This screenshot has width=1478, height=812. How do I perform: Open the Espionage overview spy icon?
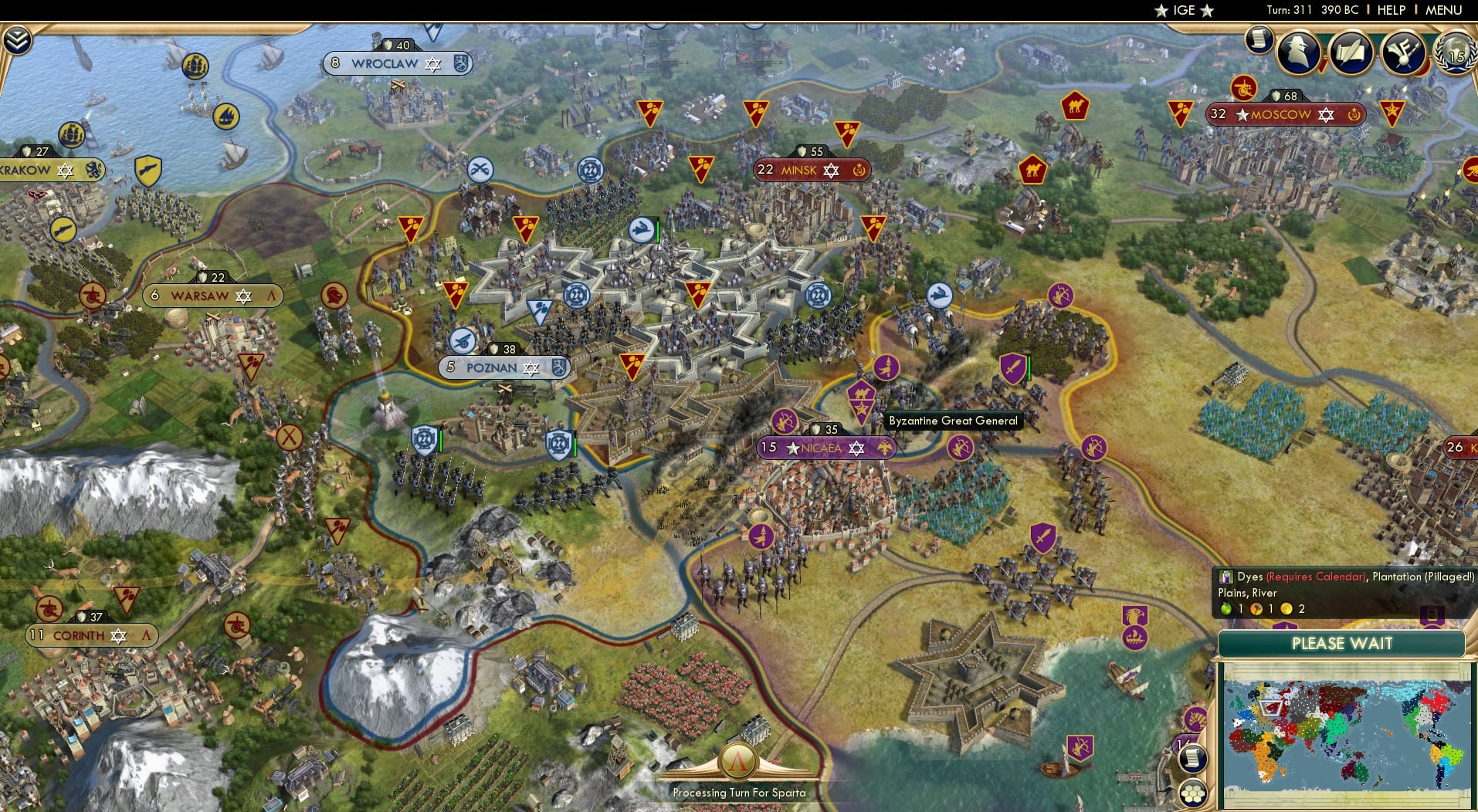click(1299, 52)
